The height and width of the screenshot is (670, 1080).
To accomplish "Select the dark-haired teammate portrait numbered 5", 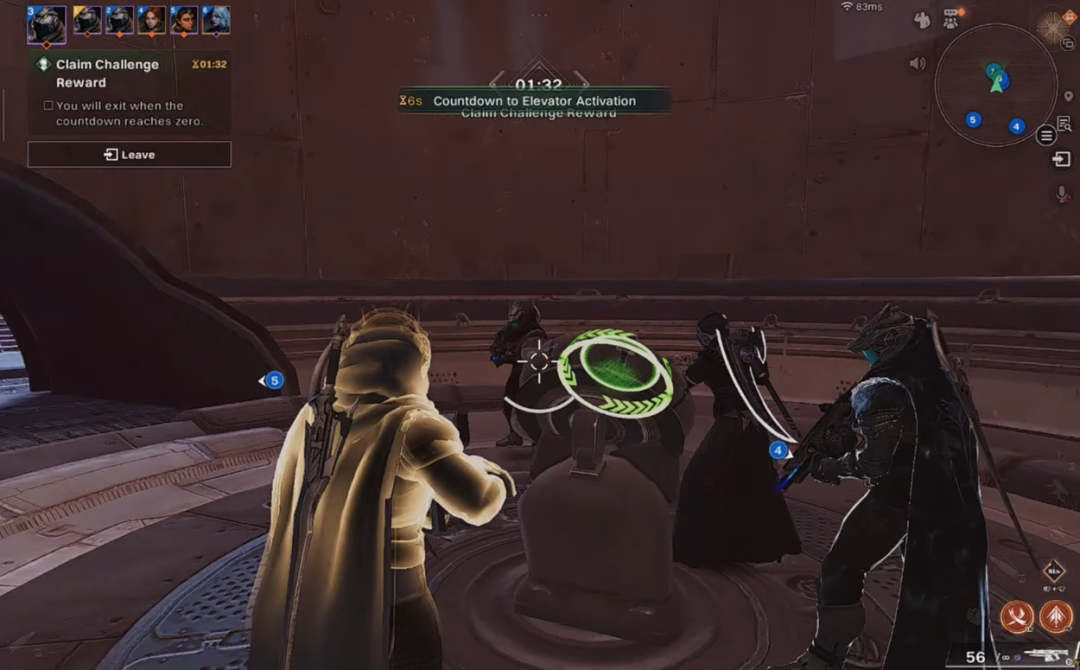I will click(184, 20).
